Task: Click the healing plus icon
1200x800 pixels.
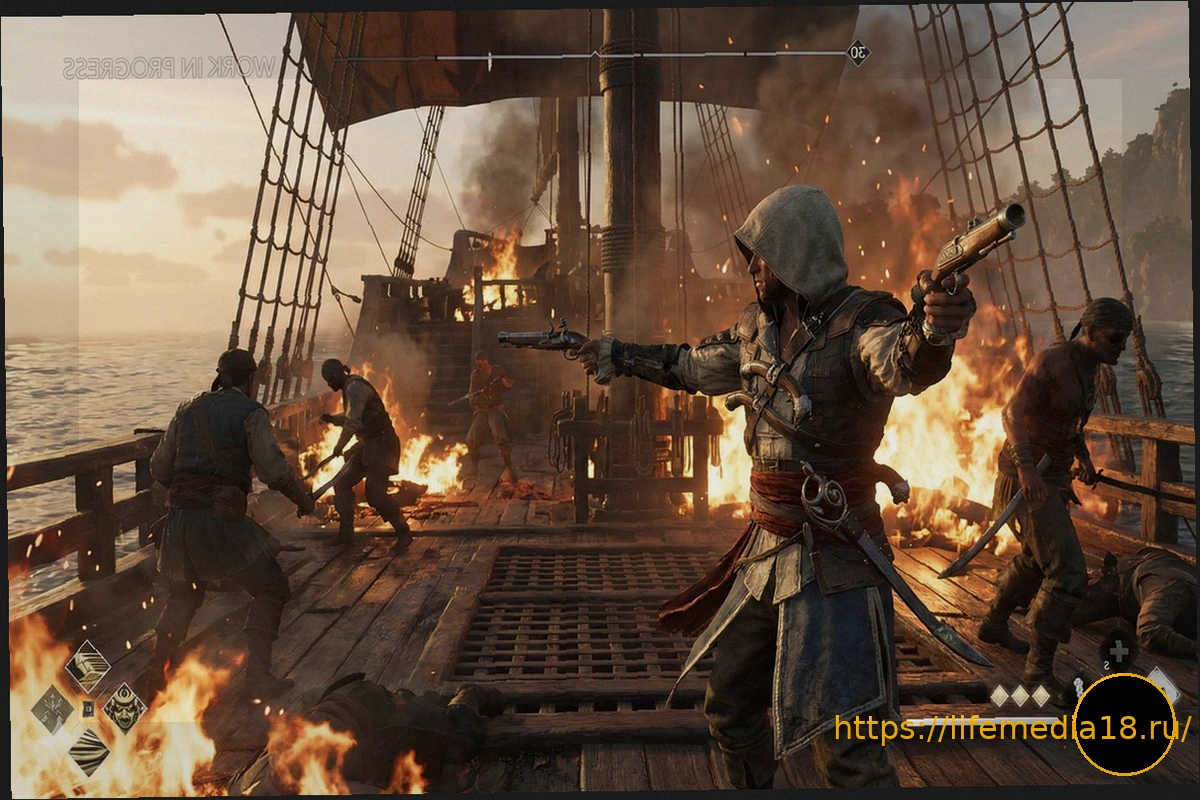Action: pos(1119,651)
